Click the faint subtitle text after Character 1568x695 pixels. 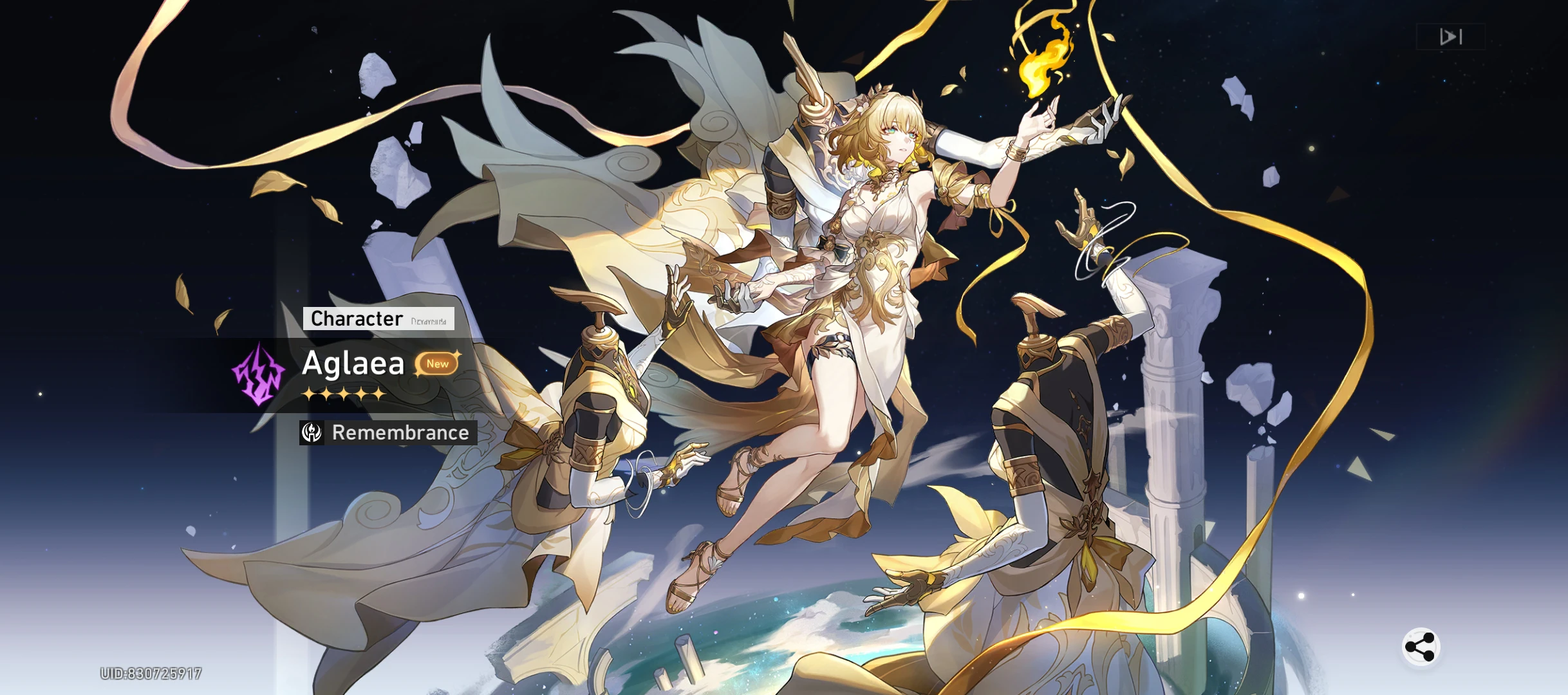click(428, 320)
